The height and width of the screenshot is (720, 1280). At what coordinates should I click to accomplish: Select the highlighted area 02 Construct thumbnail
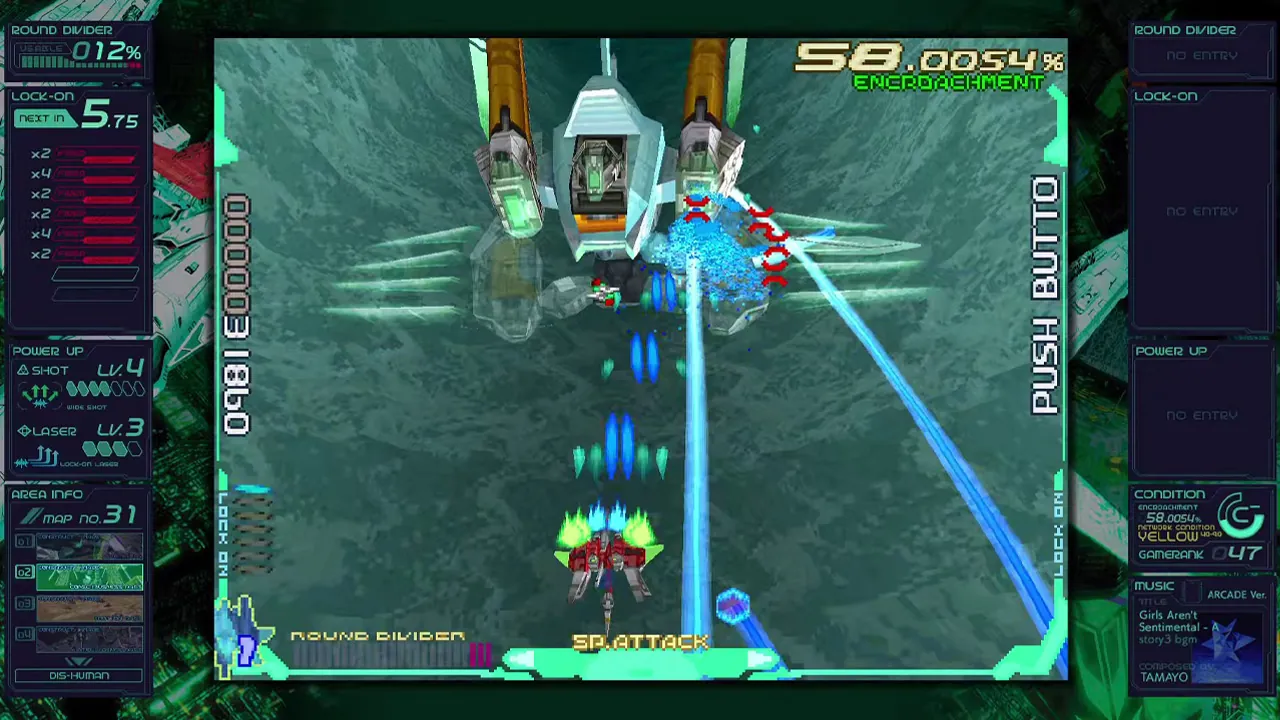pos(90,575)
